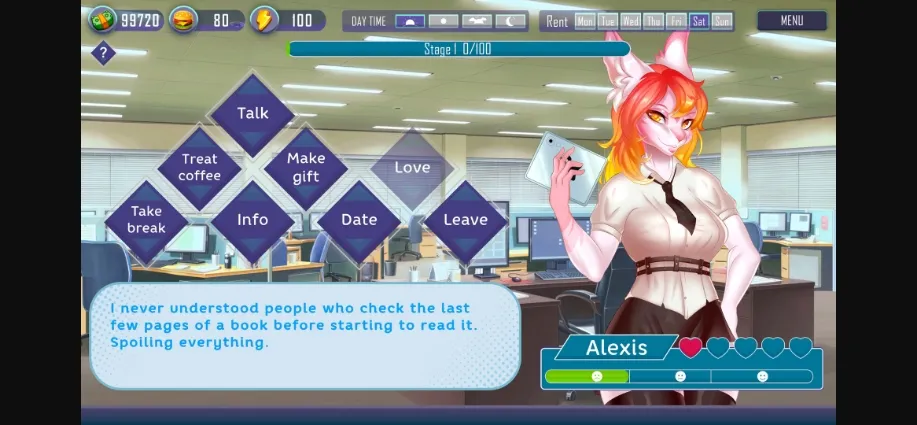The image size is (917, 425).
Task: Choose the Talk action
Action: click(x=252, y=113)
